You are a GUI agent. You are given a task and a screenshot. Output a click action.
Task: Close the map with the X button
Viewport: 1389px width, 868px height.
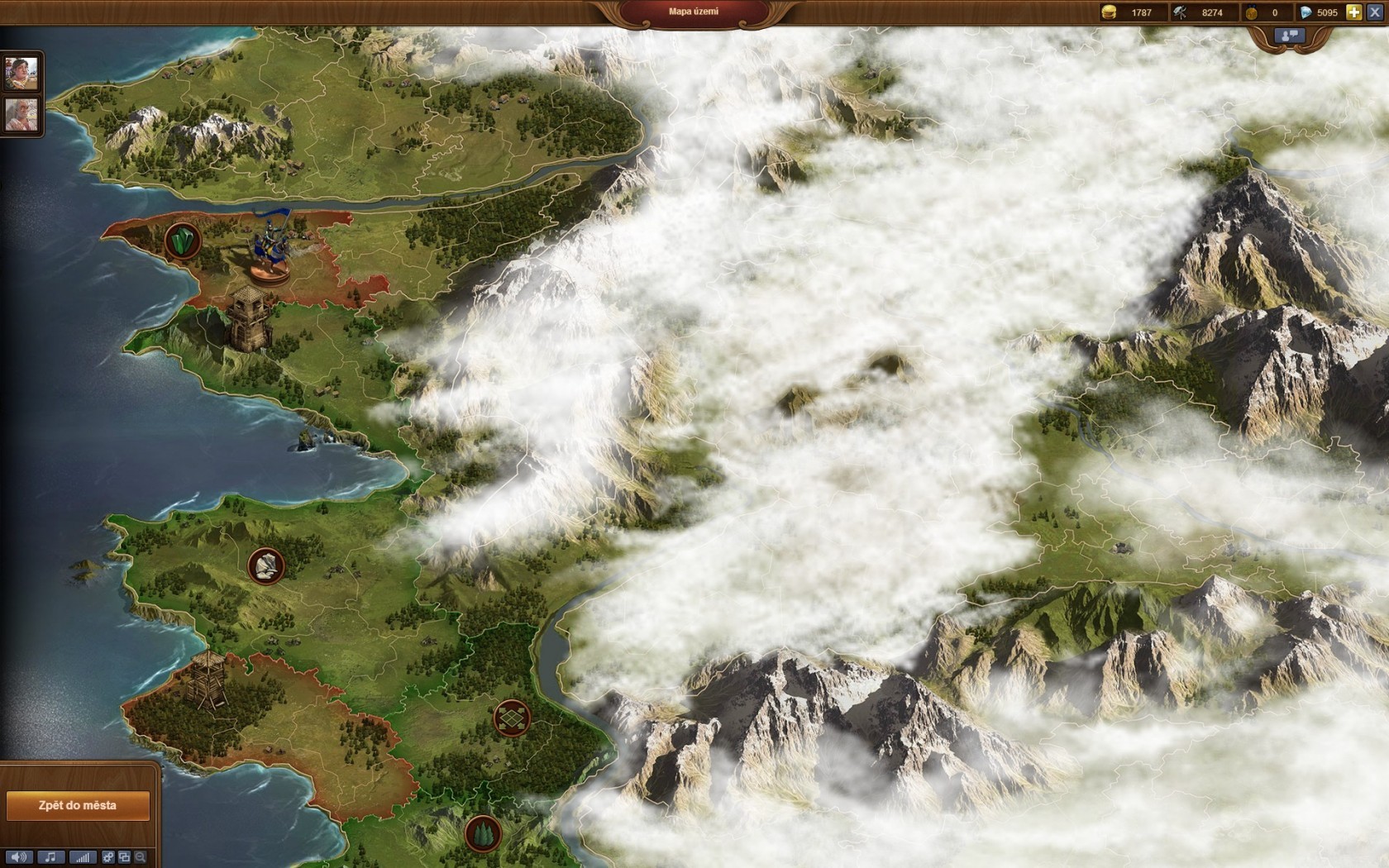tap(1375, 12)
